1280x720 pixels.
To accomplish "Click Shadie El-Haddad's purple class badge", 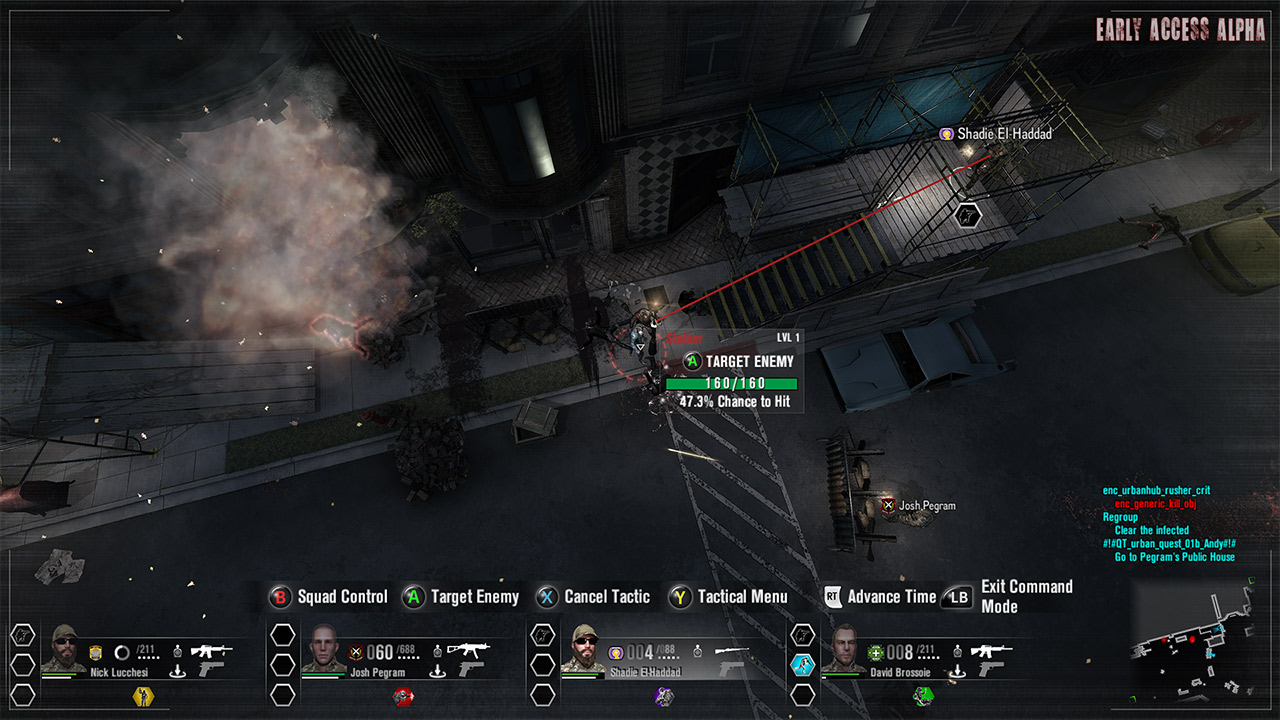I will pyautogui.click(x=664, y=696).
